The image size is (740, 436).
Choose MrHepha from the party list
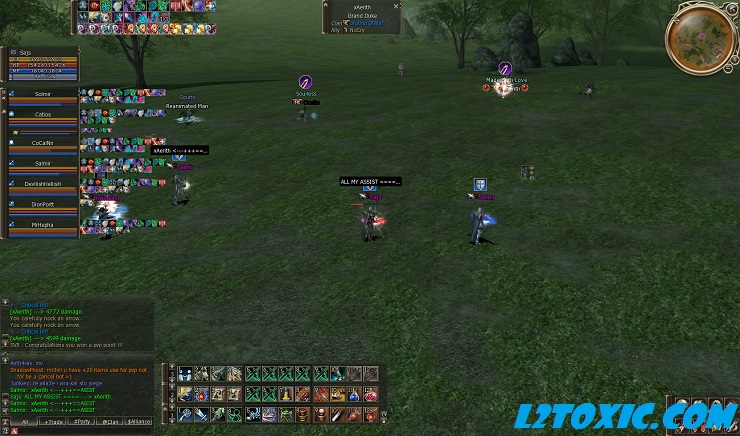click(41, 226)
